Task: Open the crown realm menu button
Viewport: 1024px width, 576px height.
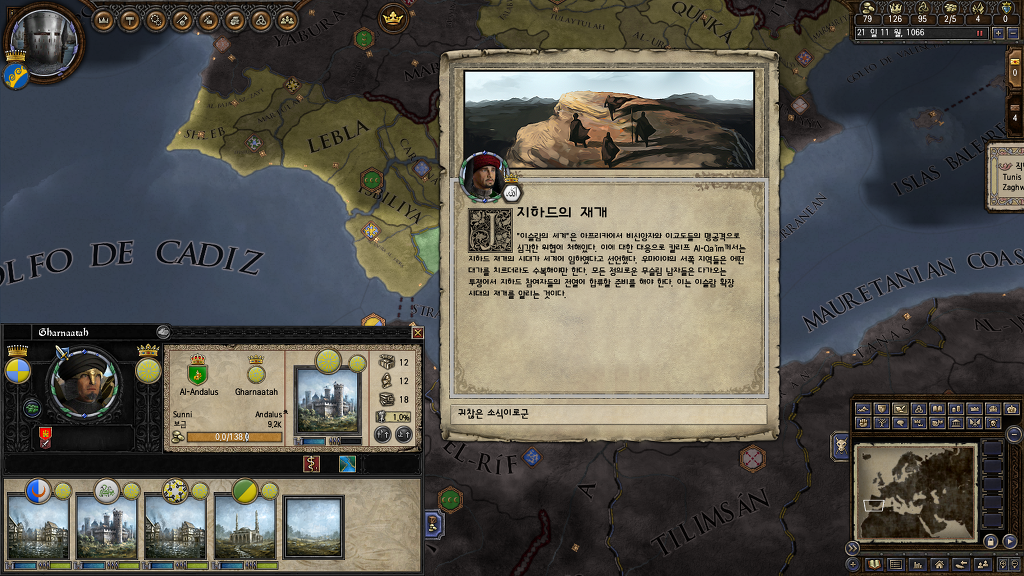Action: point(105,19)
